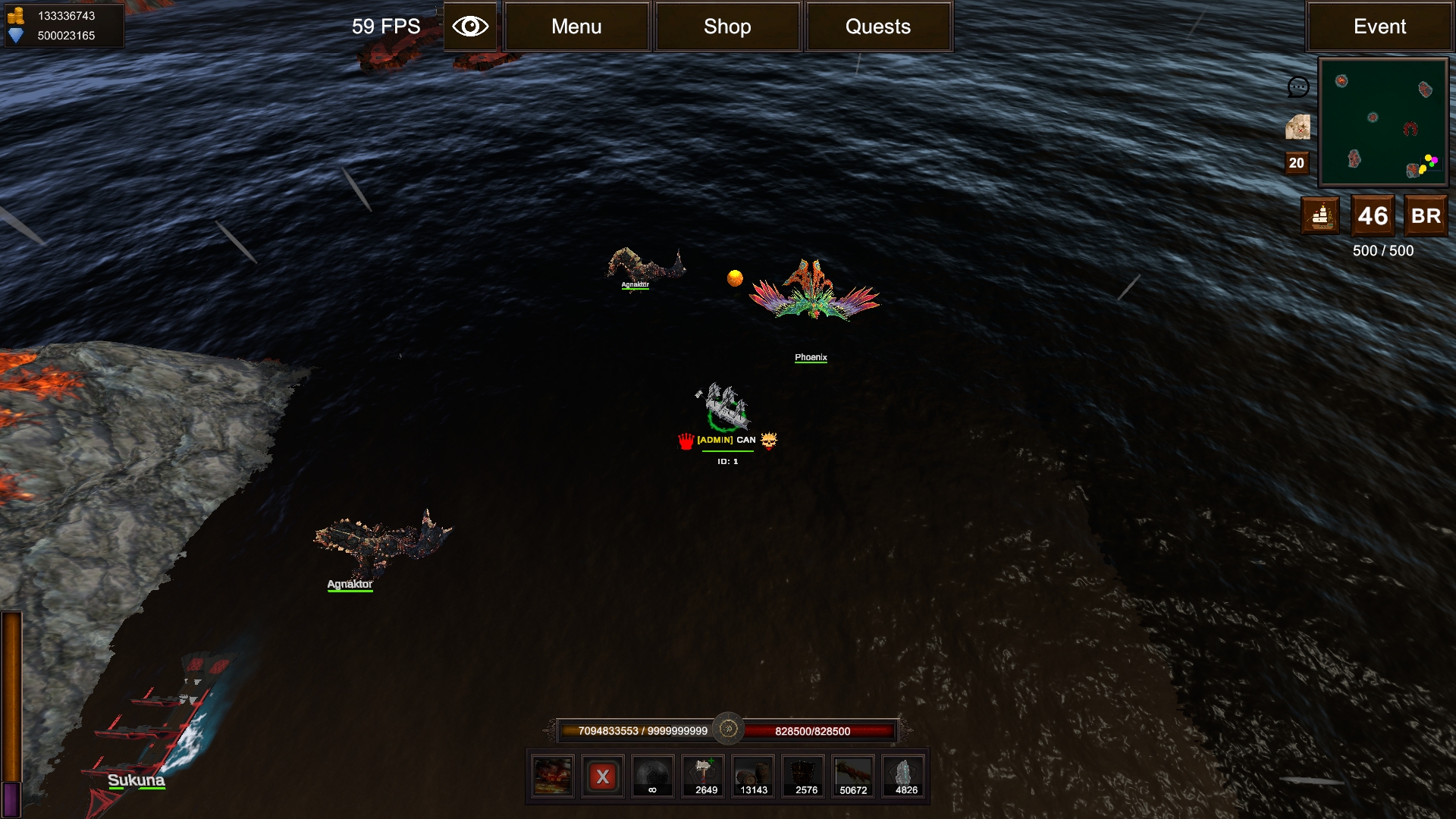1456x819 pixels.
Task: Open the Shop
Action: click(727, 27)
